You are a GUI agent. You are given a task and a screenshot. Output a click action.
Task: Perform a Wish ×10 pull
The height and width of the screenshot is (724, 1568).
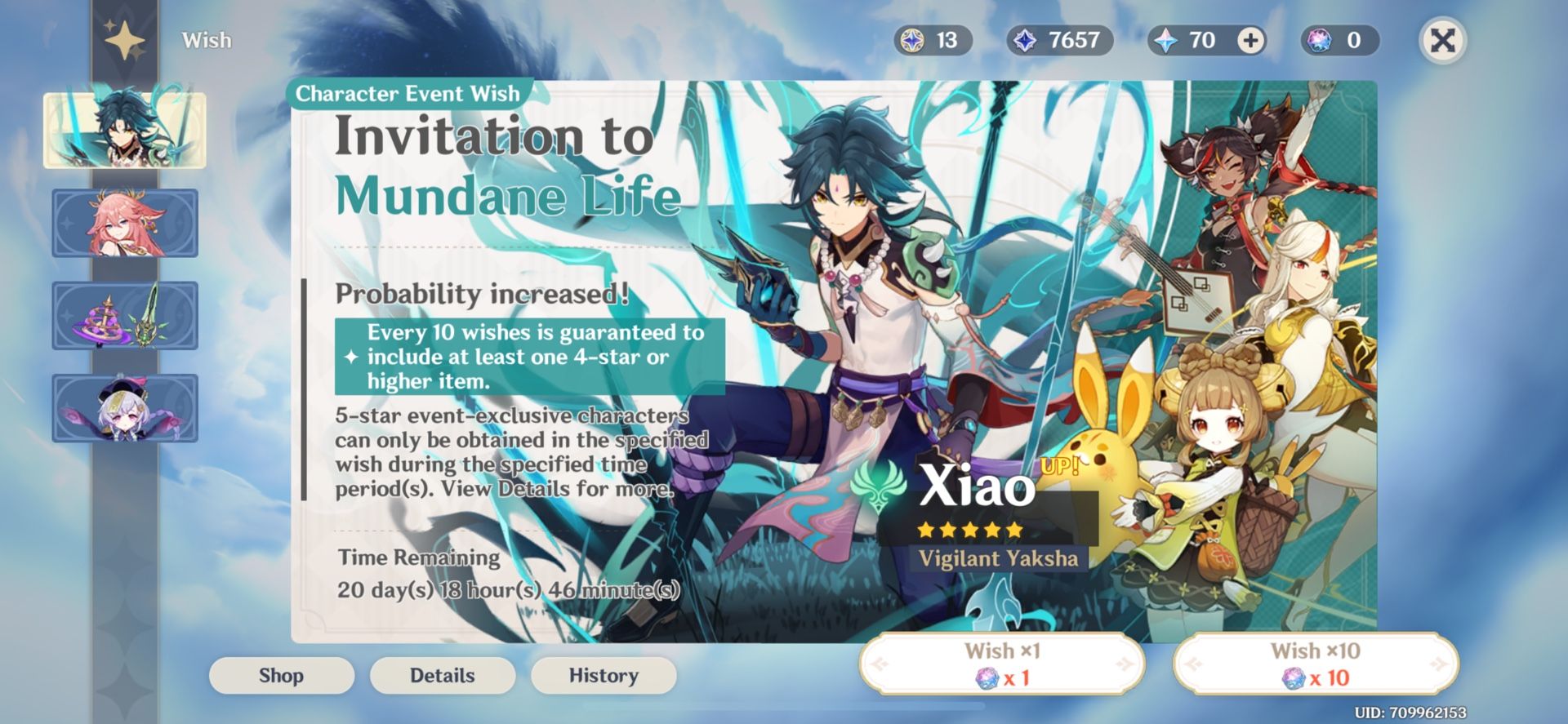click(1324, 663)
